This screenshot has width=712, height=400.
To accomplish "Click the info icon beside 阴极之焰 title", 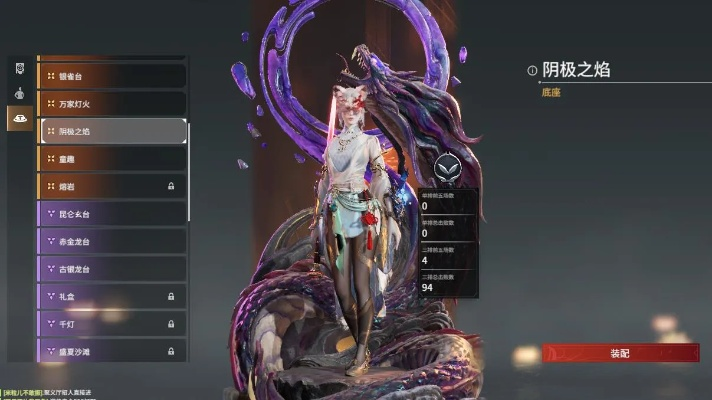I will click(532, 70).
